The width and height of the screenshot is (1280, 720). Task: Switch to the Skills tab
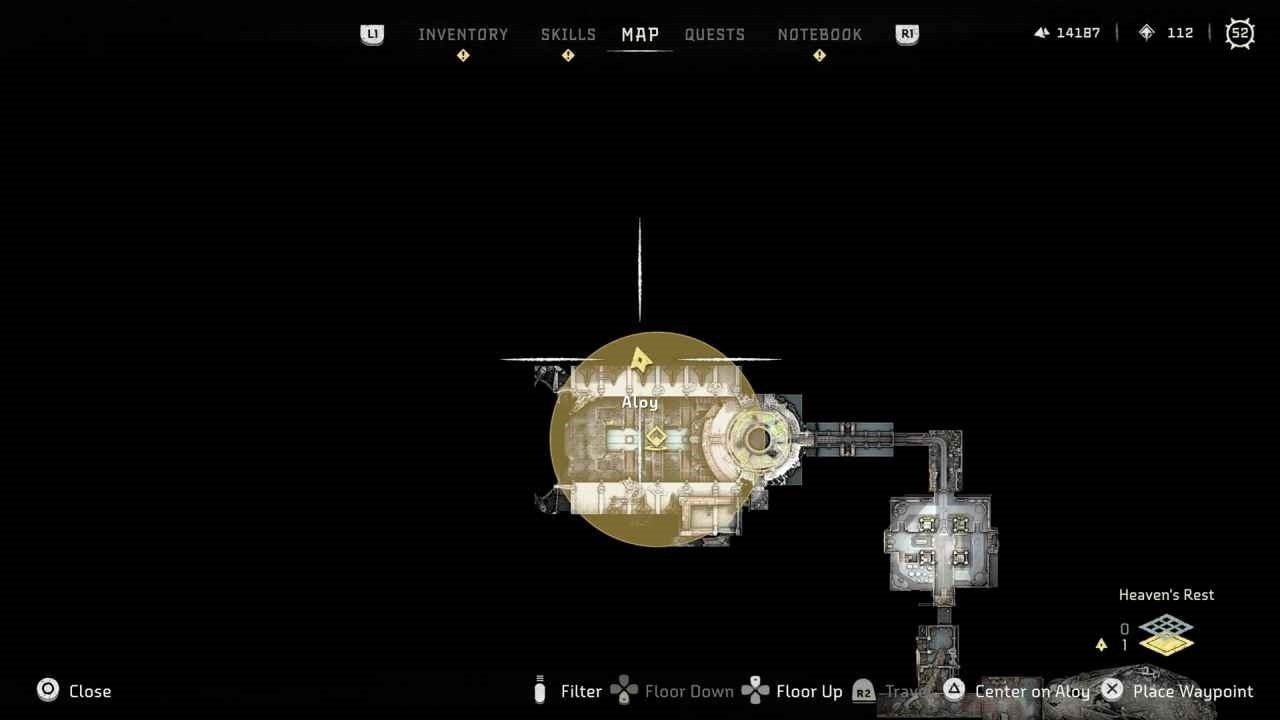(568, 34)
